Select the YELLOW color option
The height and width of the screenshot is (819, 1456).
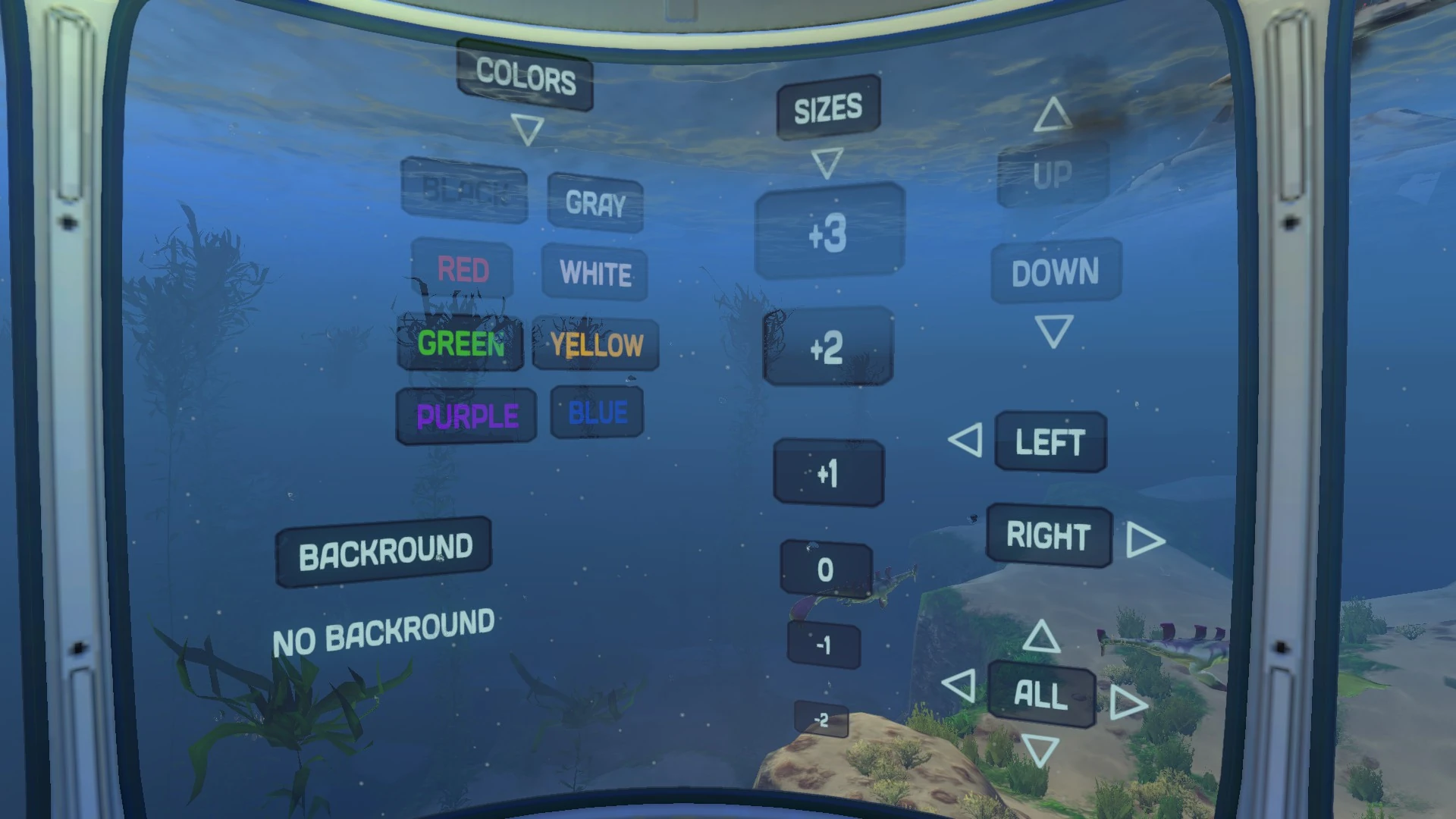tap(596, 346)
